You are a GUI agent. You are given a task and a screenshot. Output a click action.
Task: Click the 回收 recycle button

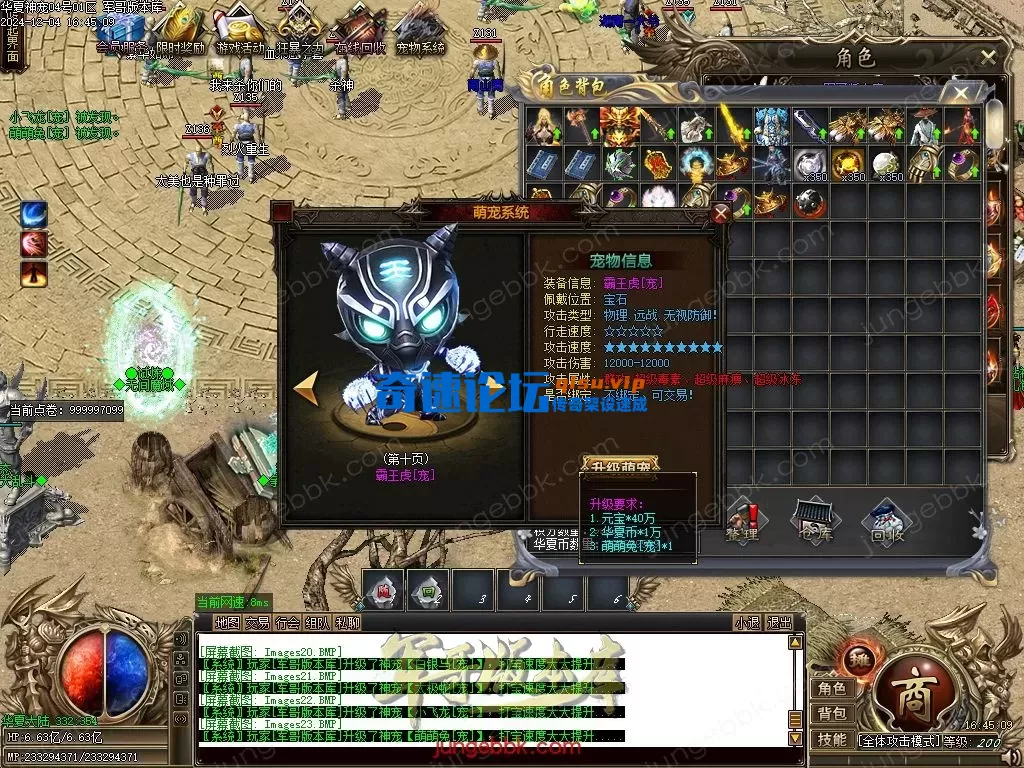click(x=886, y=520)
